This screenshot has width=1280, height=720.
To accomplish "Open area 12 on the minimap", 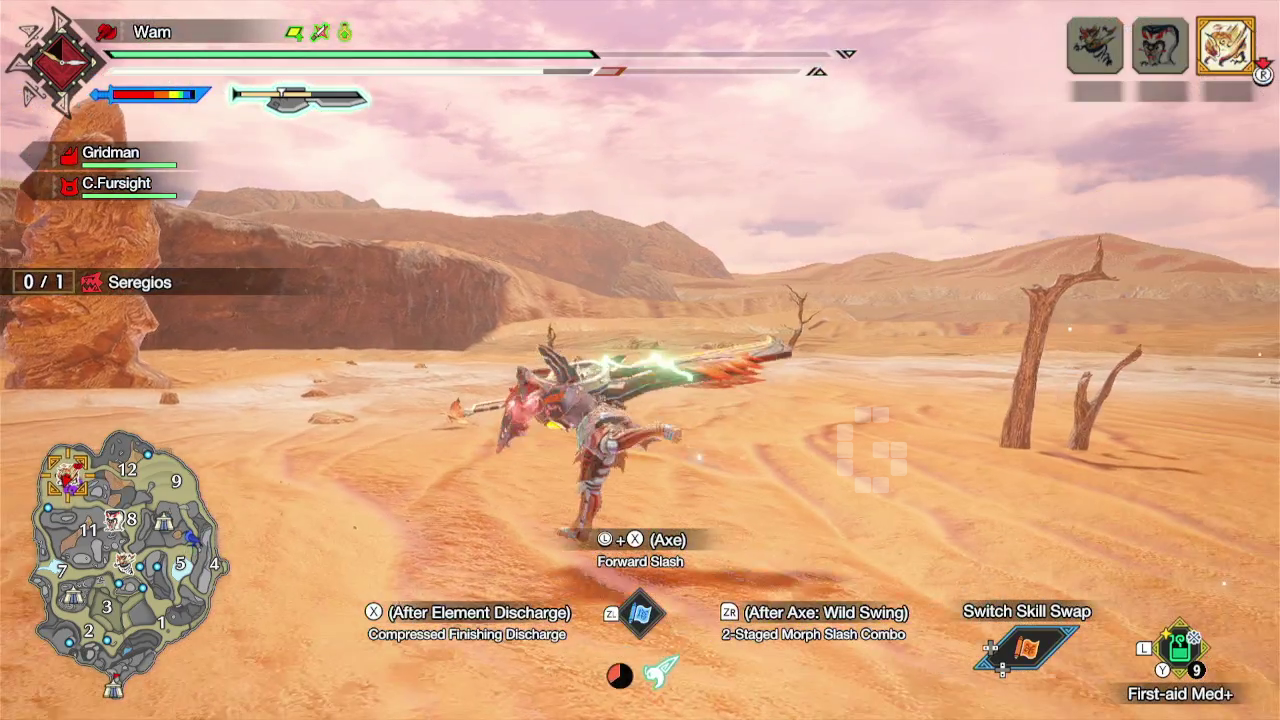I will pyautogui.click(x=128, y=468).
